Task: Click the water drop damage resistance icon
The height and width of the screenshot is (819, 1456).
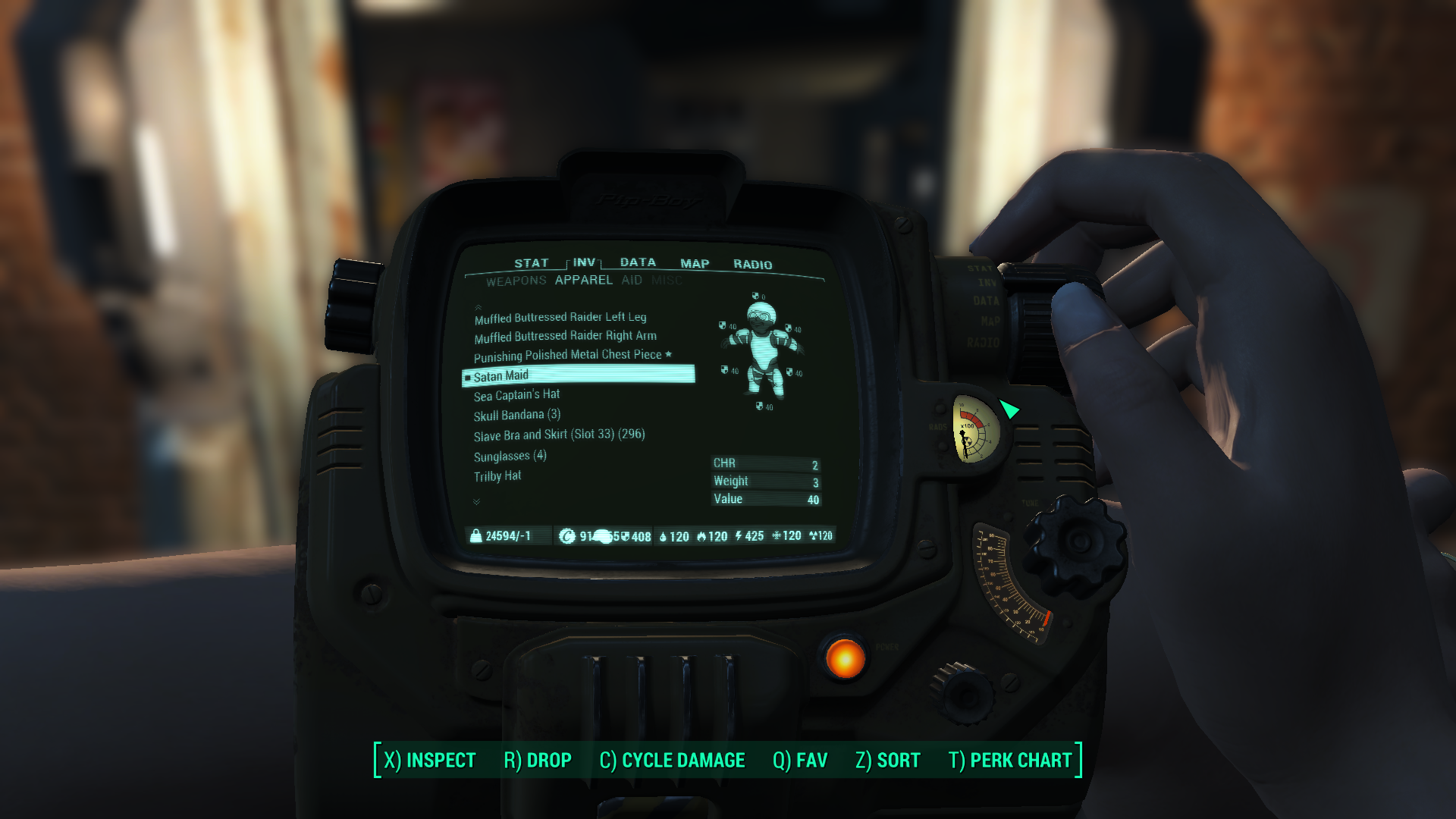Action: 662,535
